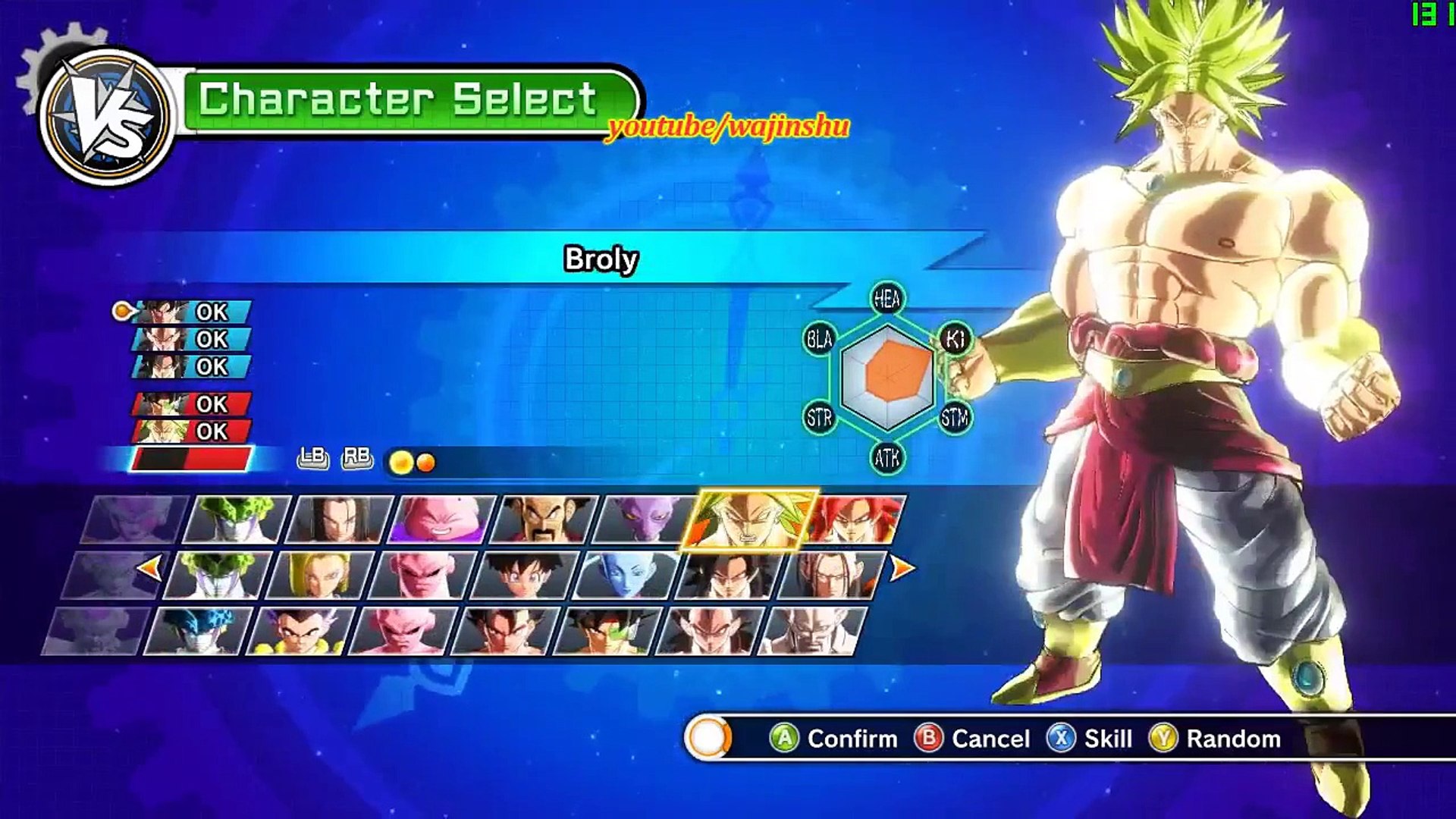Select Bardock's red OK team slot
Screen dimensions: 1456x819
point(191,404)
